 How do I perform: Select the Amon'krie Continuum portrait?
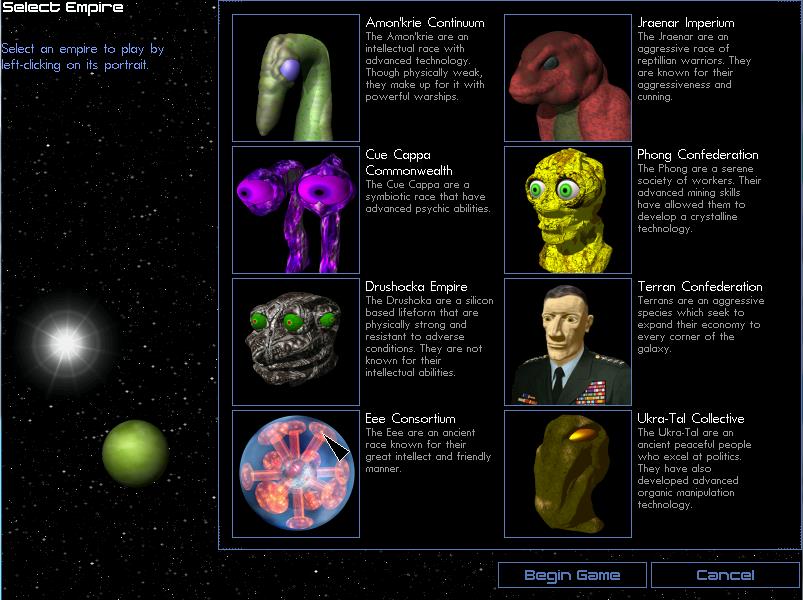[x=296, y=78]
